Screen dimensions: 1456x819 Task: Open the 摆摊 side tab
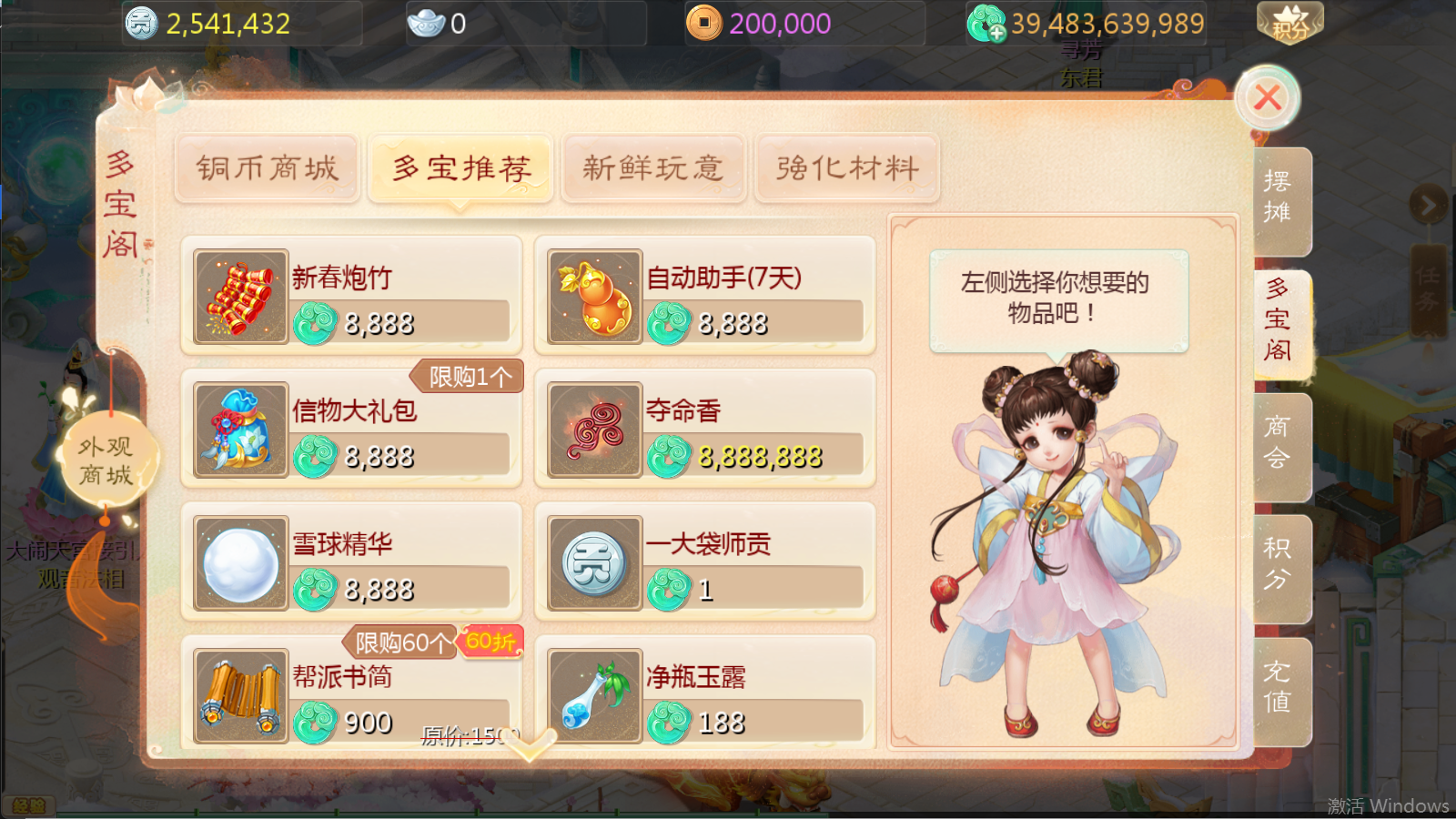coord(1279,198)
